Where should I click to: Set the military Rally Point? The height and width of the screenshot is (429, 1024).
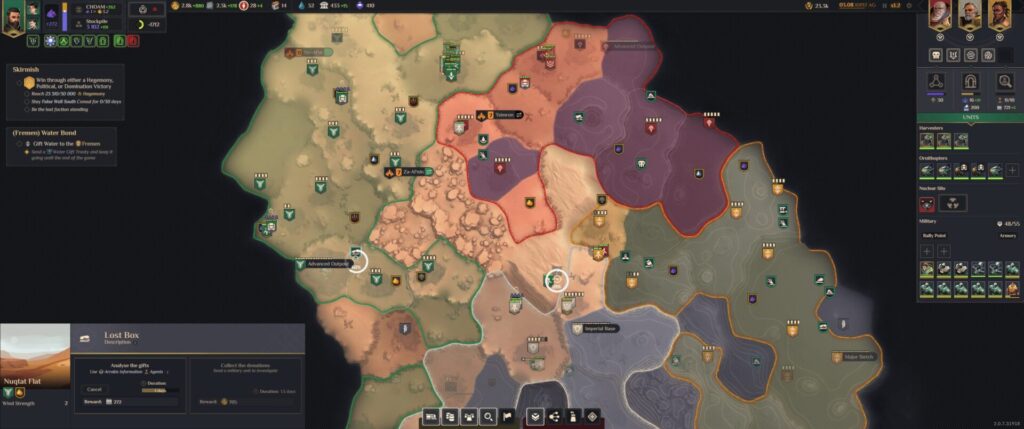tap(934, 236)
